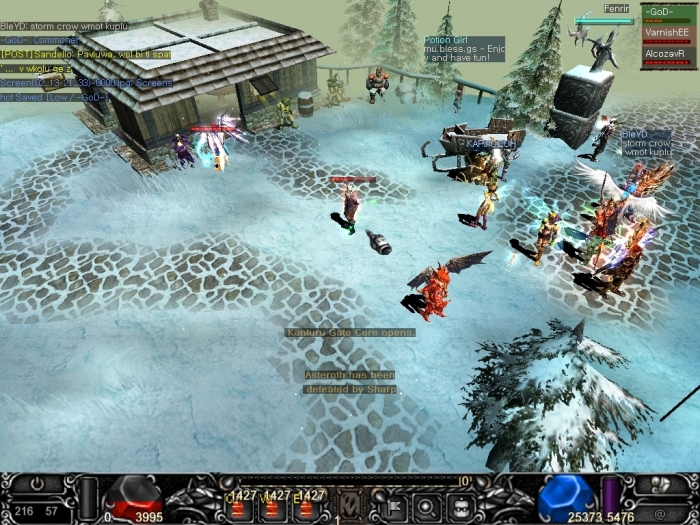The width and height of the screenshot is (700, 525).
Task: Use the potion in the Q slot
Action: click(x=240, y=505)
